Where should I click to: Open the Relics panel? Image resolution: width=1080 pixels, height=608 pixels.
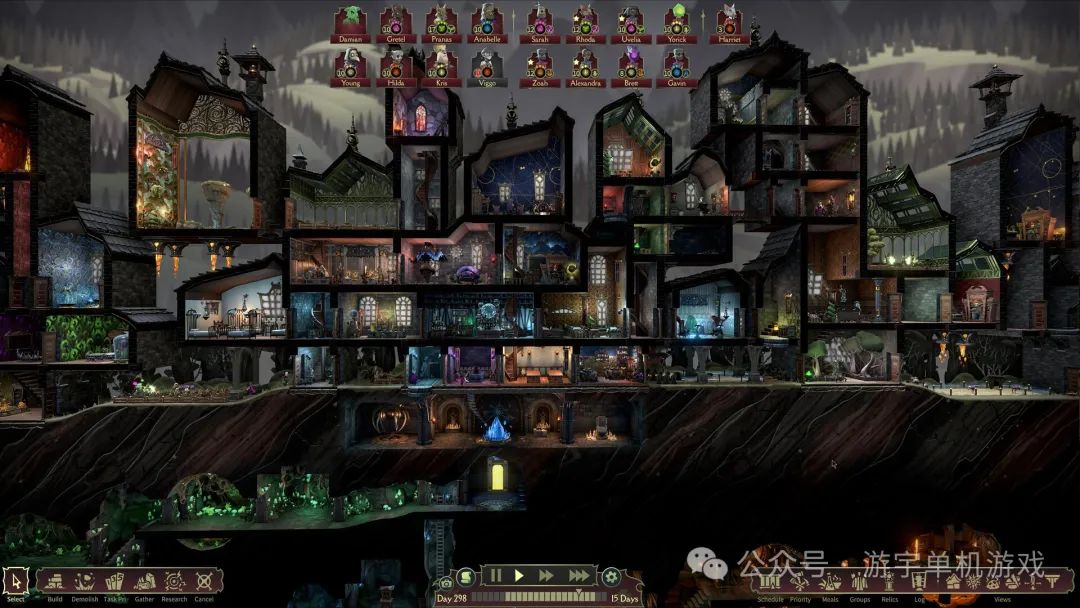(890, 582)
